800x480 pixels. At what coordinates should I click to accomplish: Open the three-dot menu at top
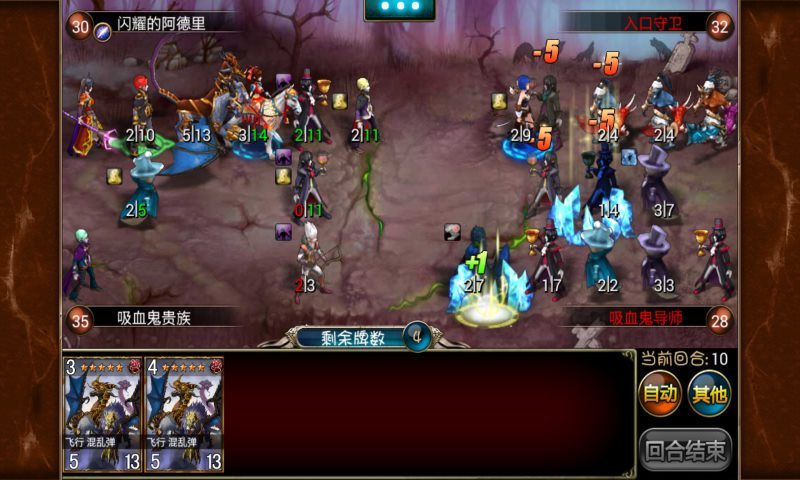click(400, 8)
